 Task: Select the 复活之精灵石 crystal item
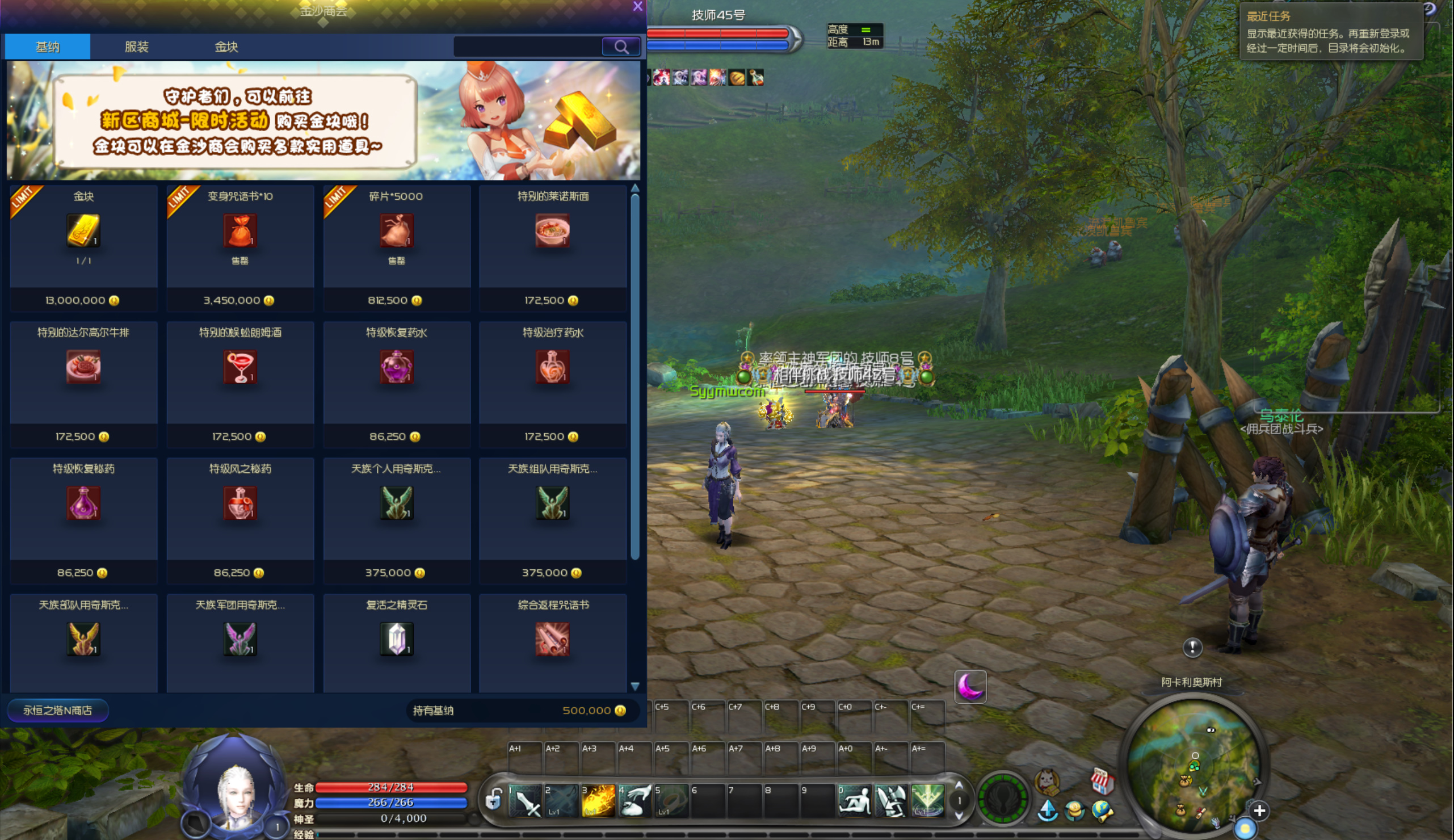click(x=397, y=639)
